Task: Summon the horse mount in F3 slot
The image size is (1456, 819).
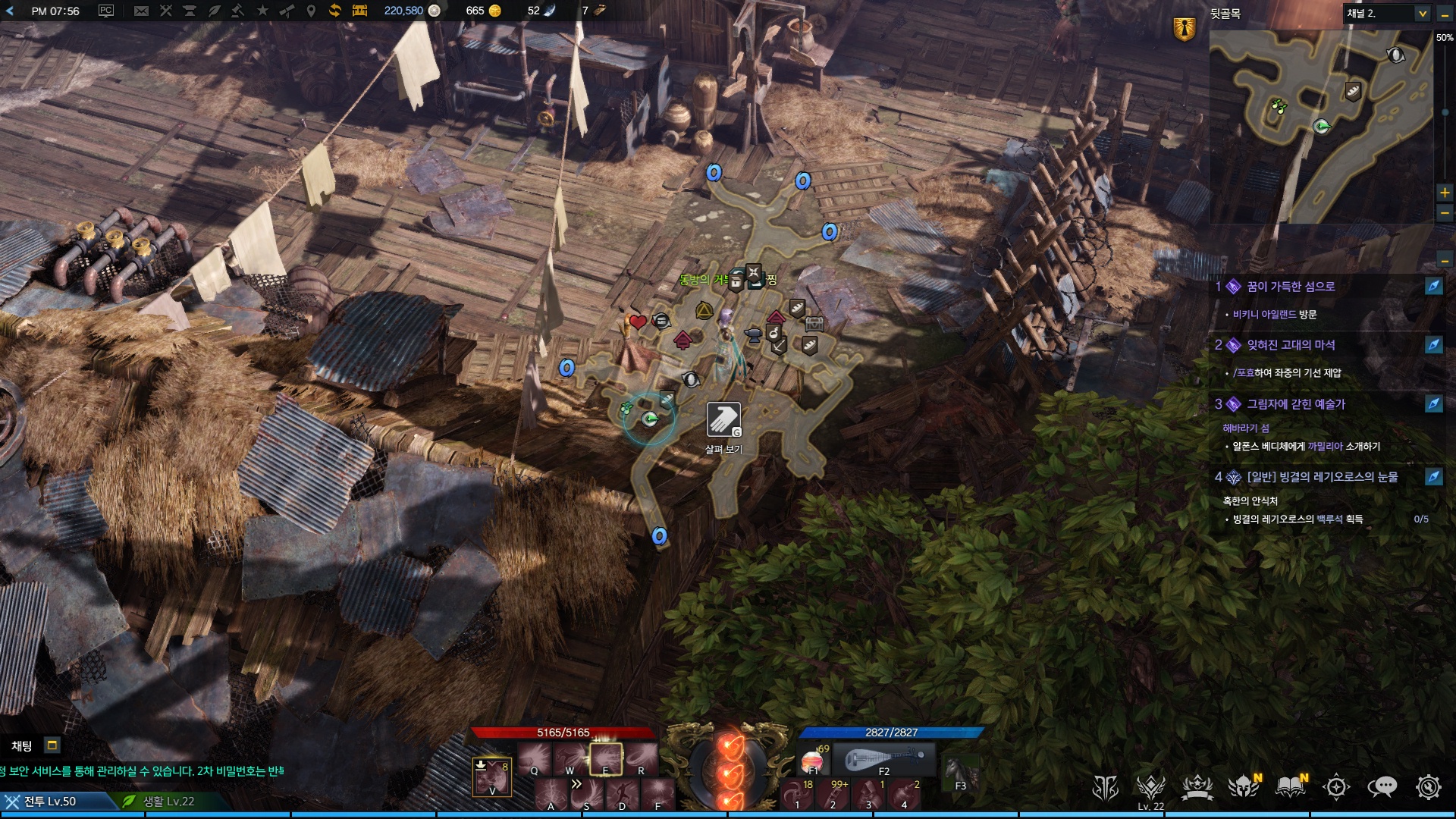Action: pyautogui.click(x=959, y=773)
